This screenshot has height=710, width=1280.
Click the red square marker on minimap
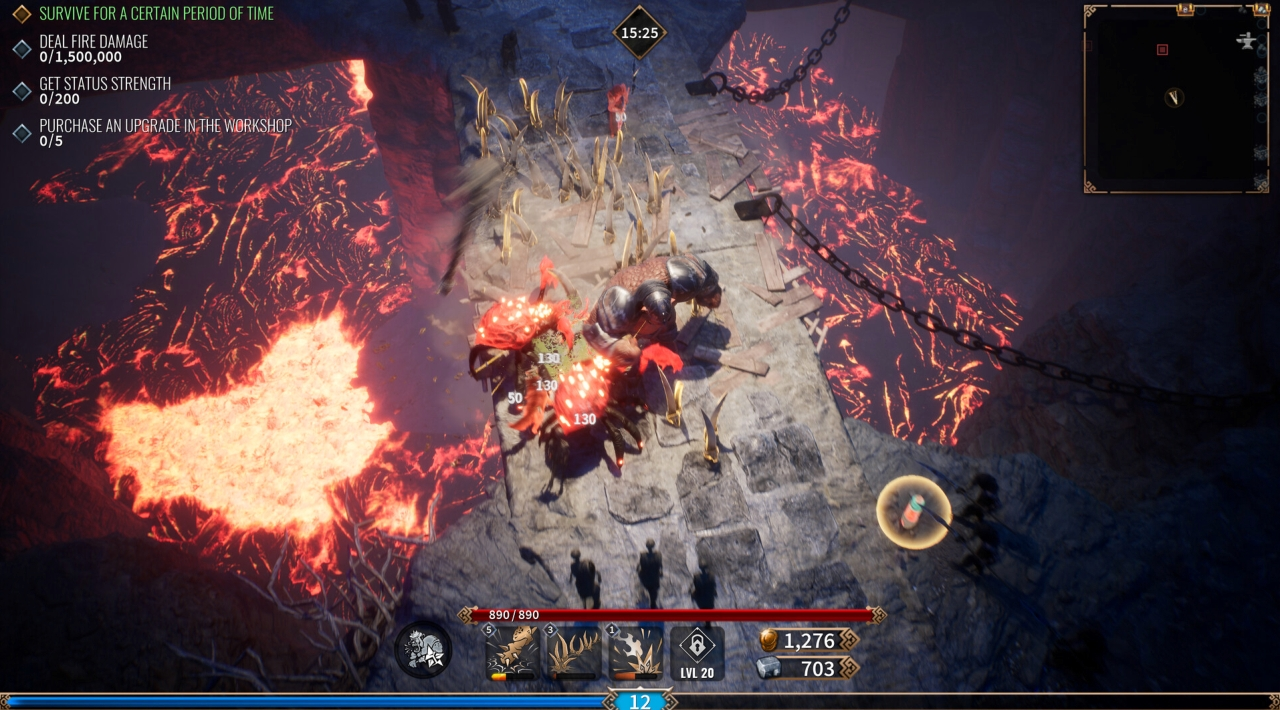(1162, 49)
